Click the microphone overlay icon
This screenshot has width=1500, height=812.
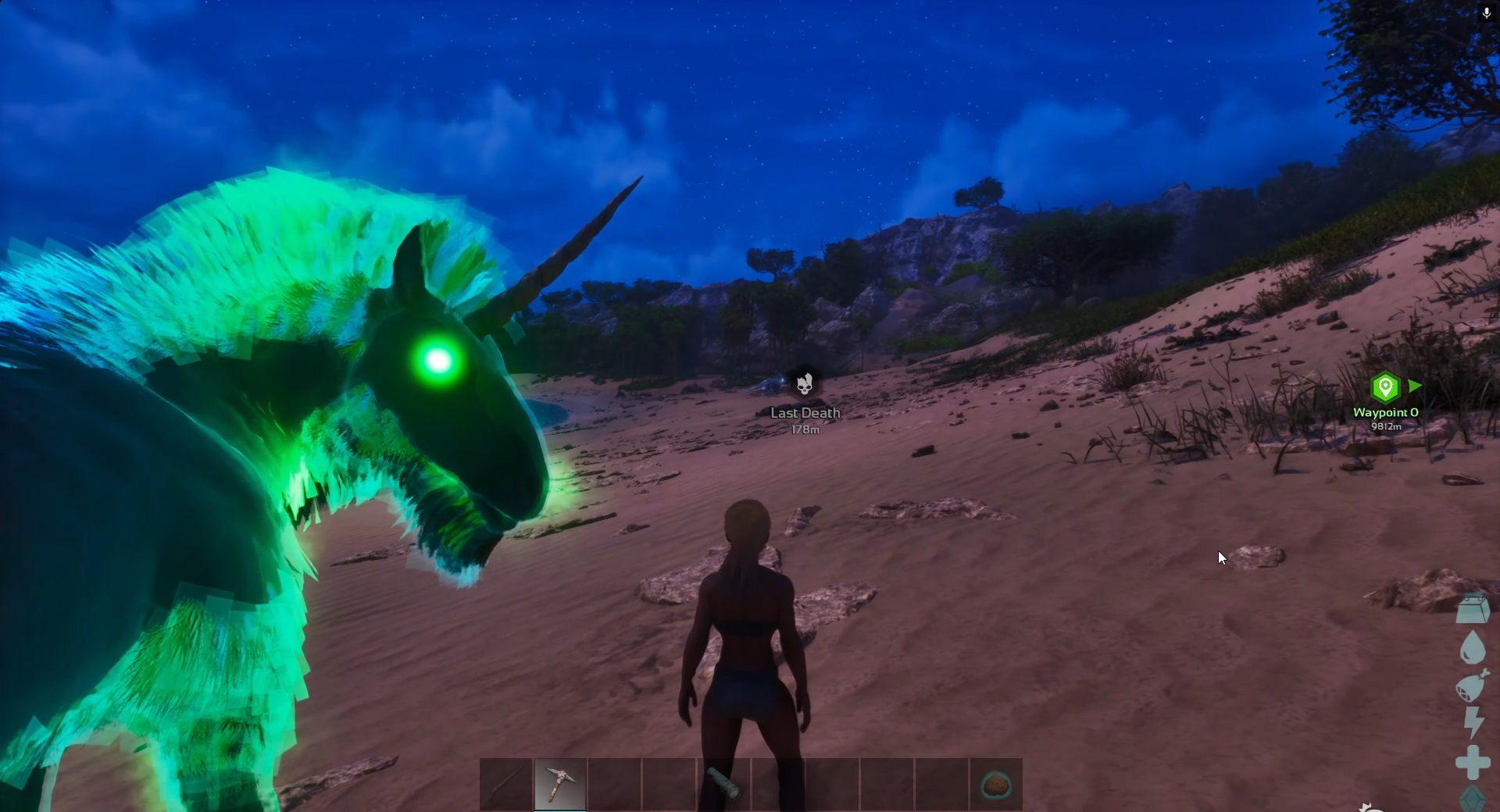(x=1486, y=13)
